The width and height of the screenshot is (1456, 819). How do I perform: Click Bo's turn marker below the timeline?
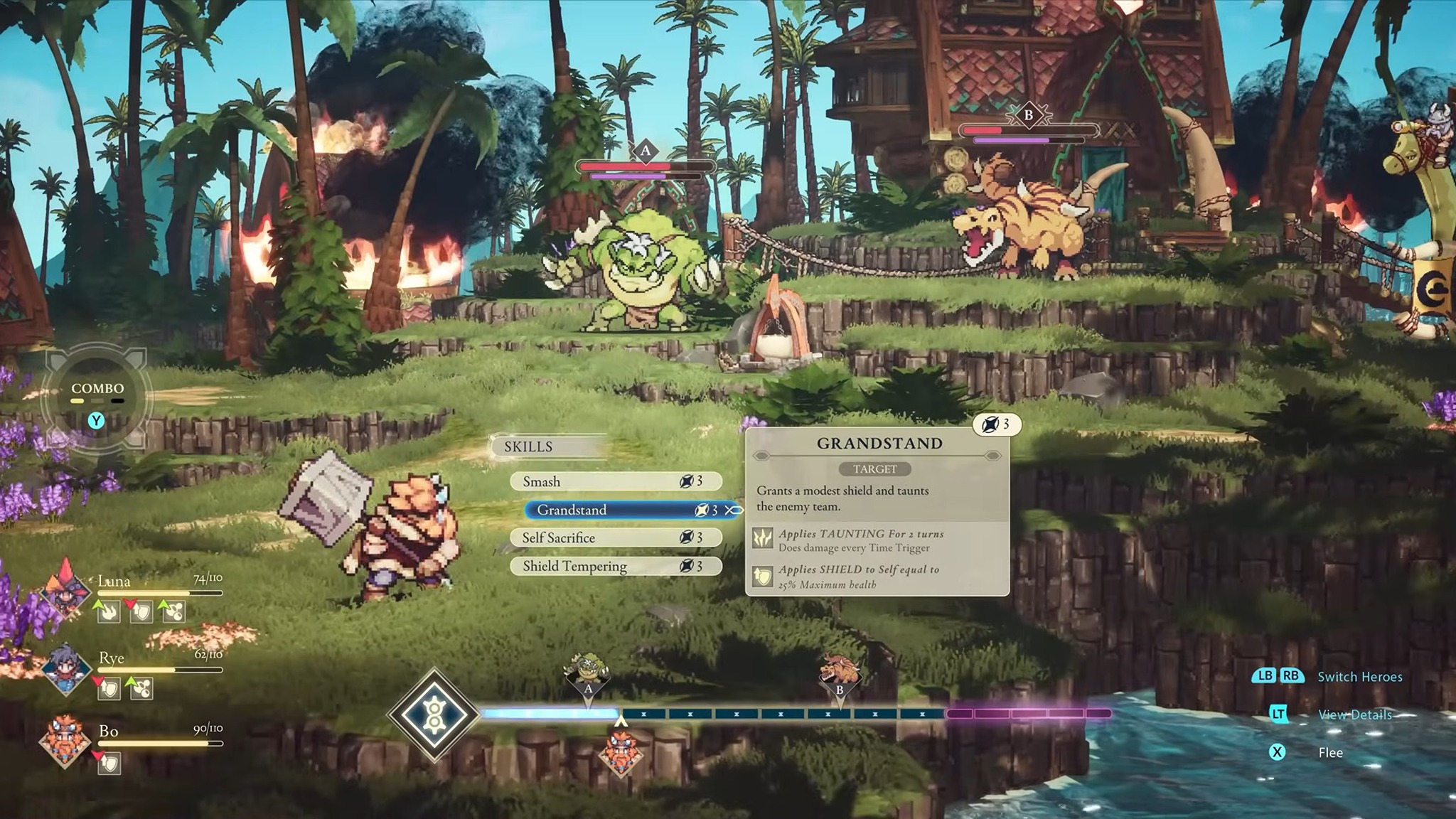tap(621, 754)
